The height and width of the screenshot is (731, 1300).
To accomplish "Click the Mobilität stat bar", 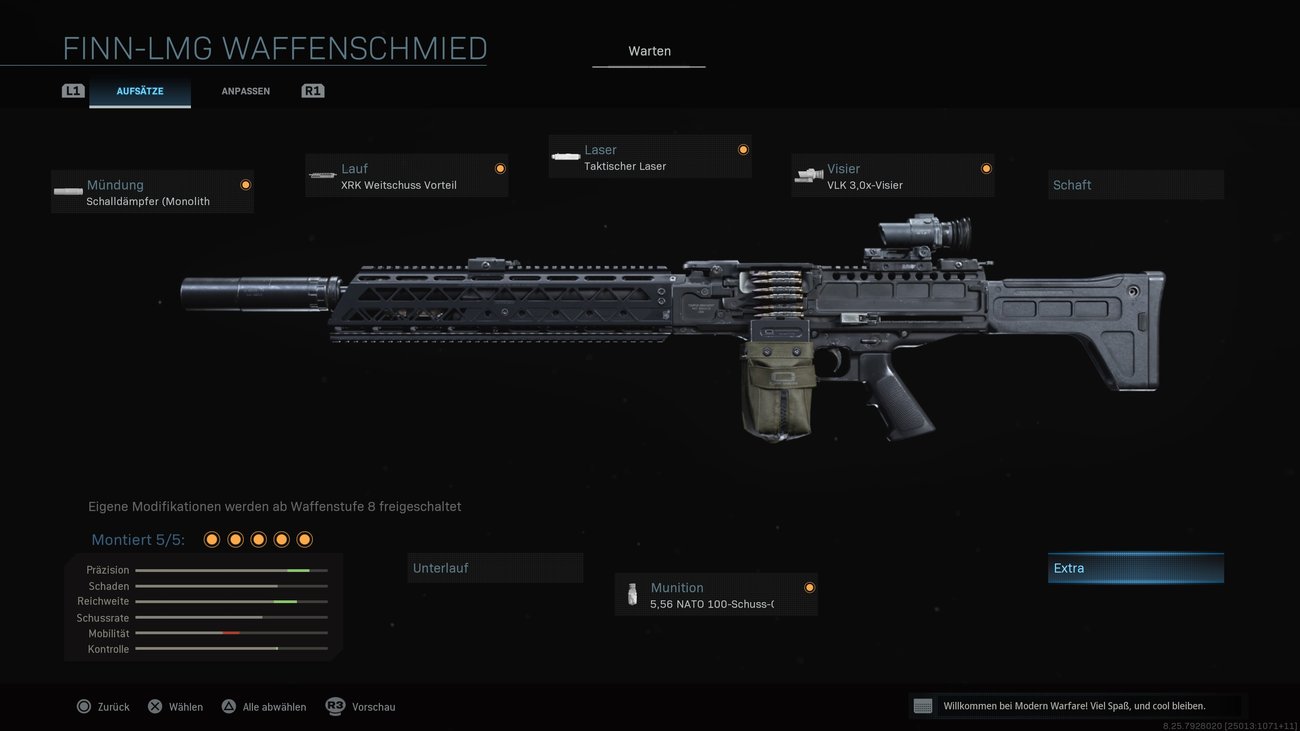I will tap(232, 633).
